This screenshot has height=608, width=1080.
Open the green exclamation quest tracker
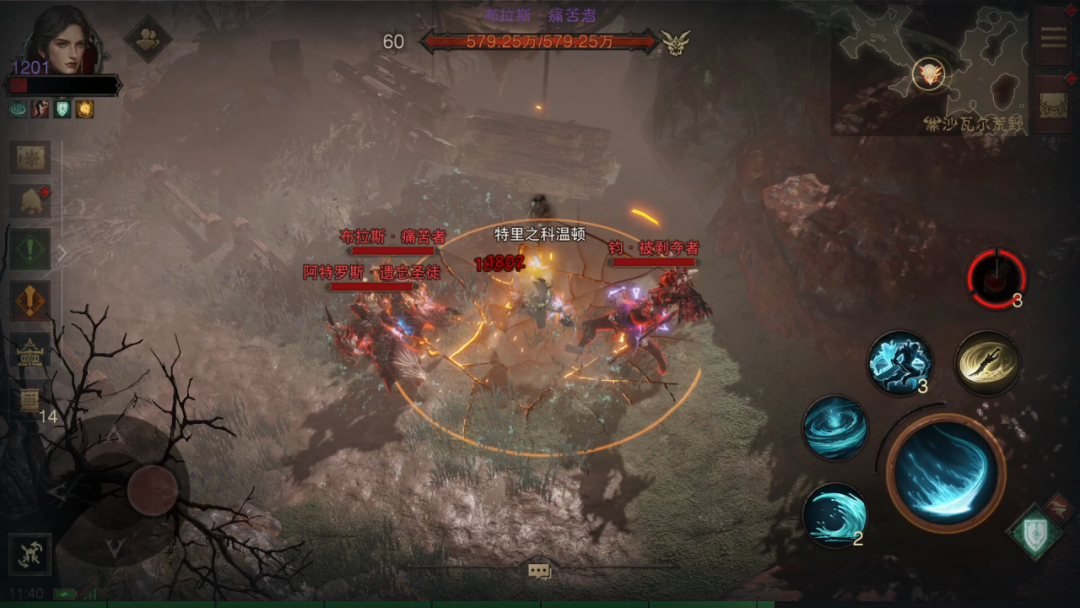[30, 248]
